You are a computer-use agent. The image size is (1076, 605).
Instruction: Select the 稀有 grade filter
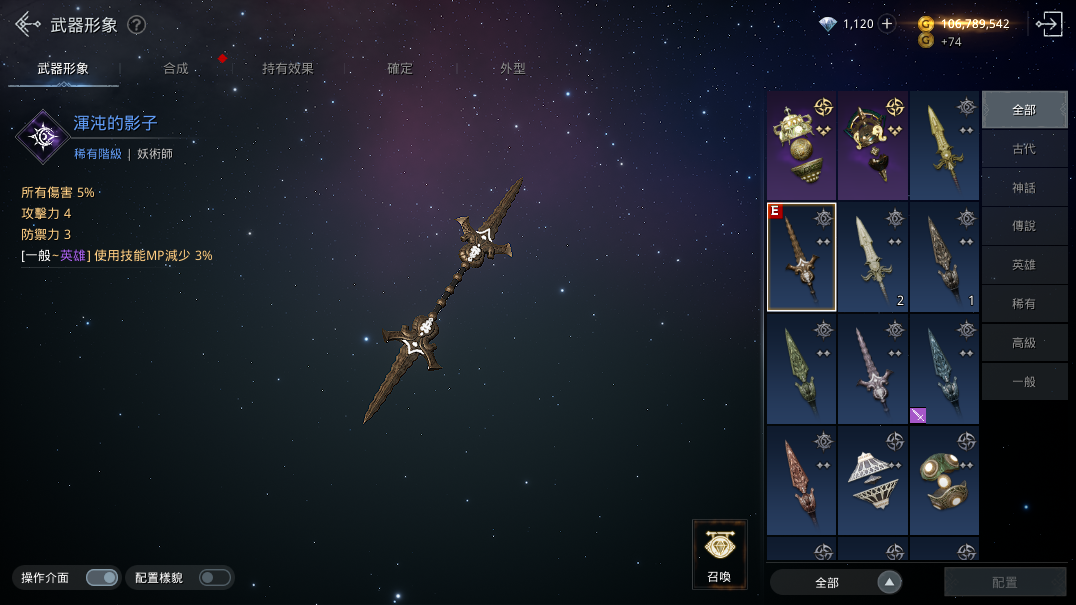click(1024, 303)
